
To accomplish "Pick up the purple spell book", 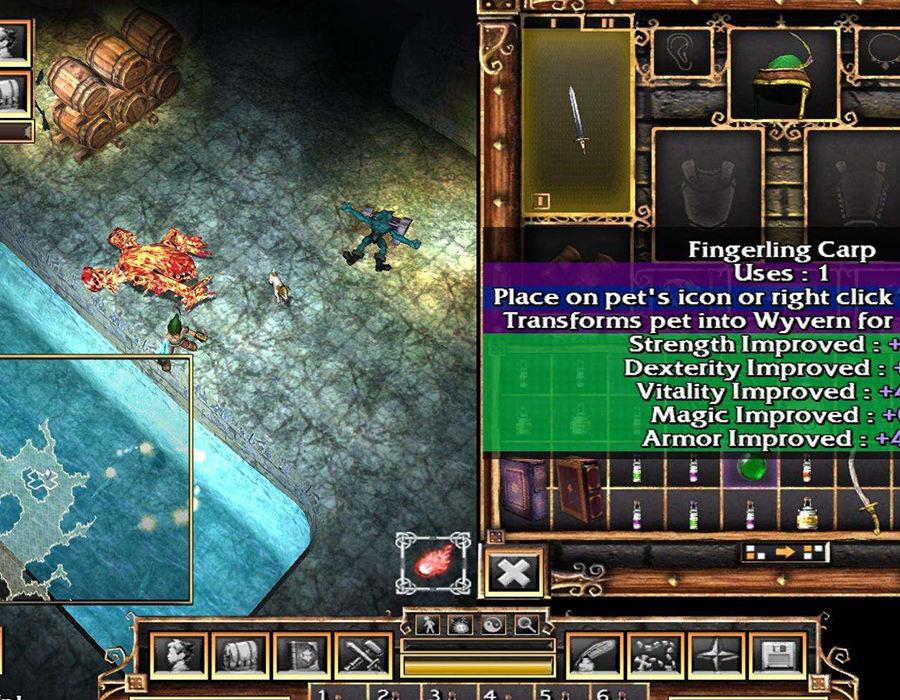I will pos(524,489).
